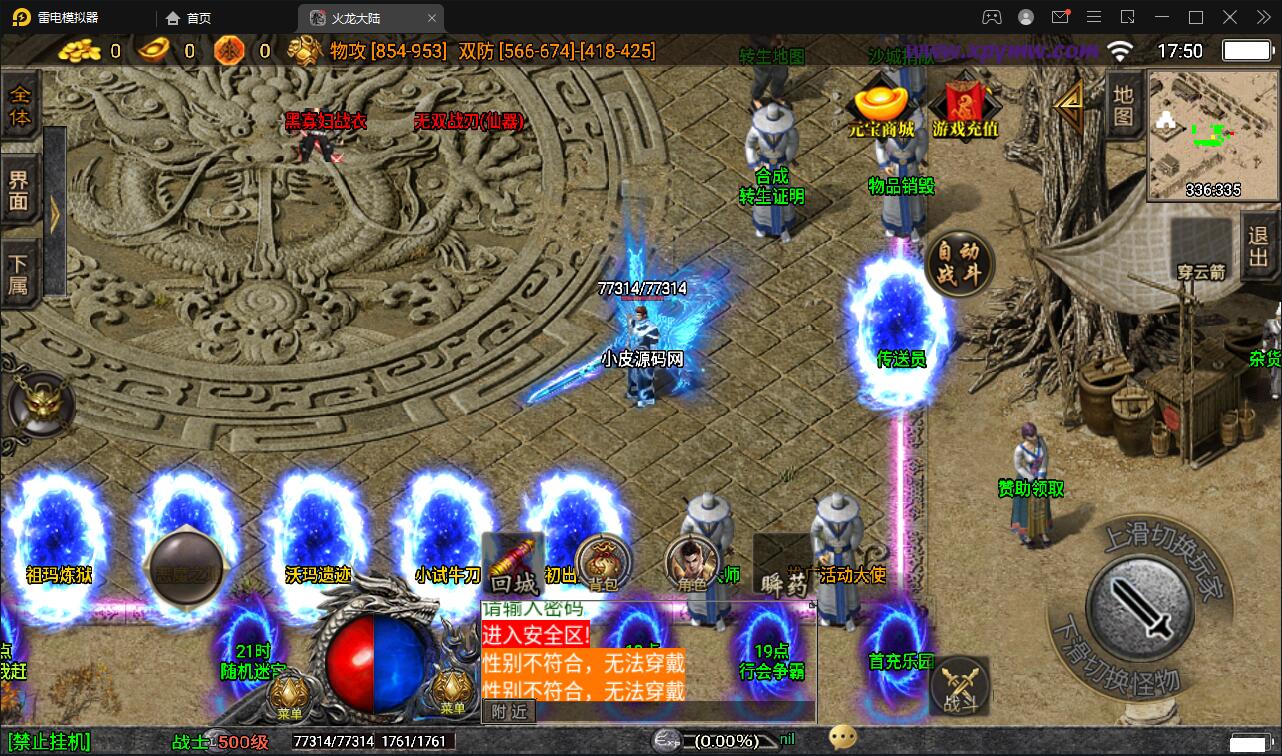Viewport: 1282px width, 756px height.
Task: Click the 战斗 crossed-swords button
Action: pos(959,687)
